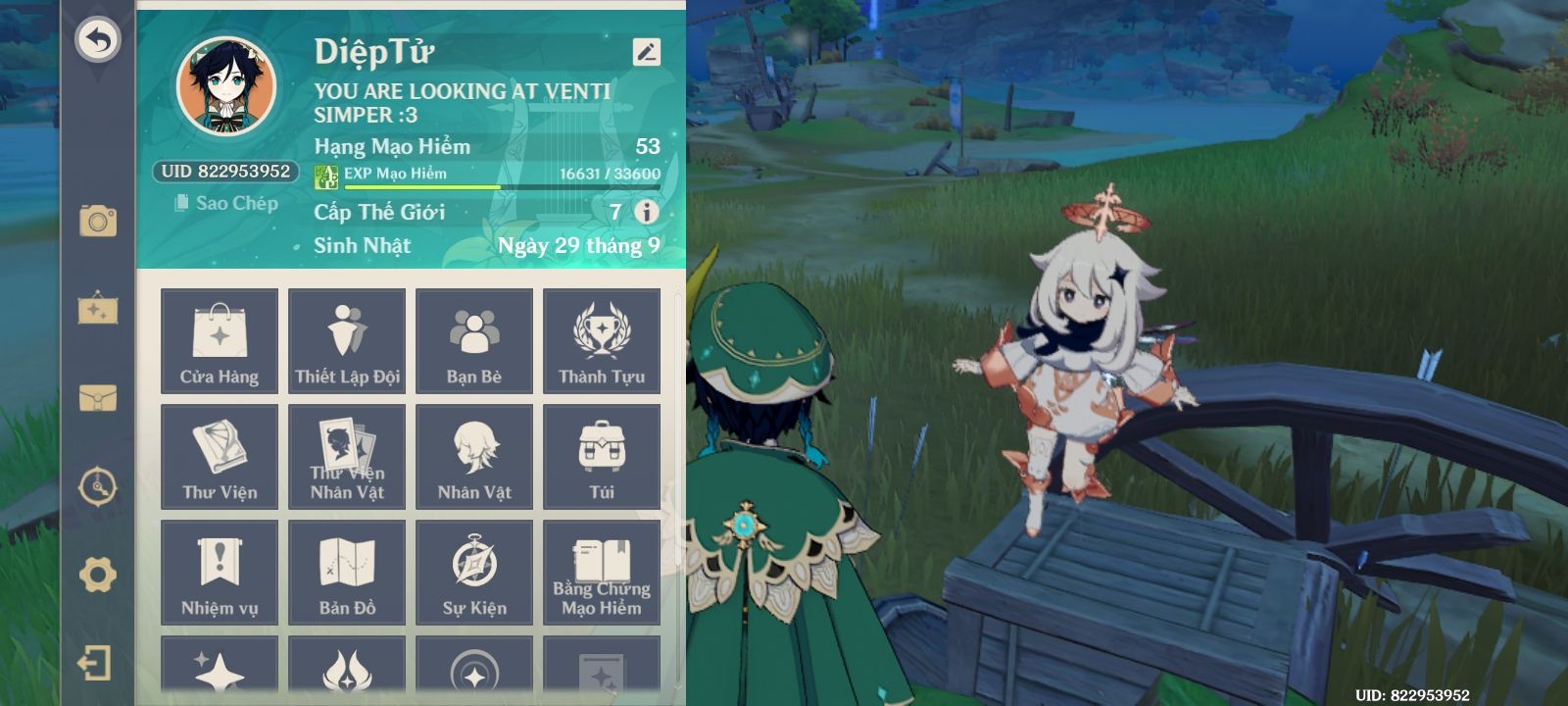Click the mail envelope icon
The image size is (1568, 706).
pyautogui.click(x=97, y=398)
